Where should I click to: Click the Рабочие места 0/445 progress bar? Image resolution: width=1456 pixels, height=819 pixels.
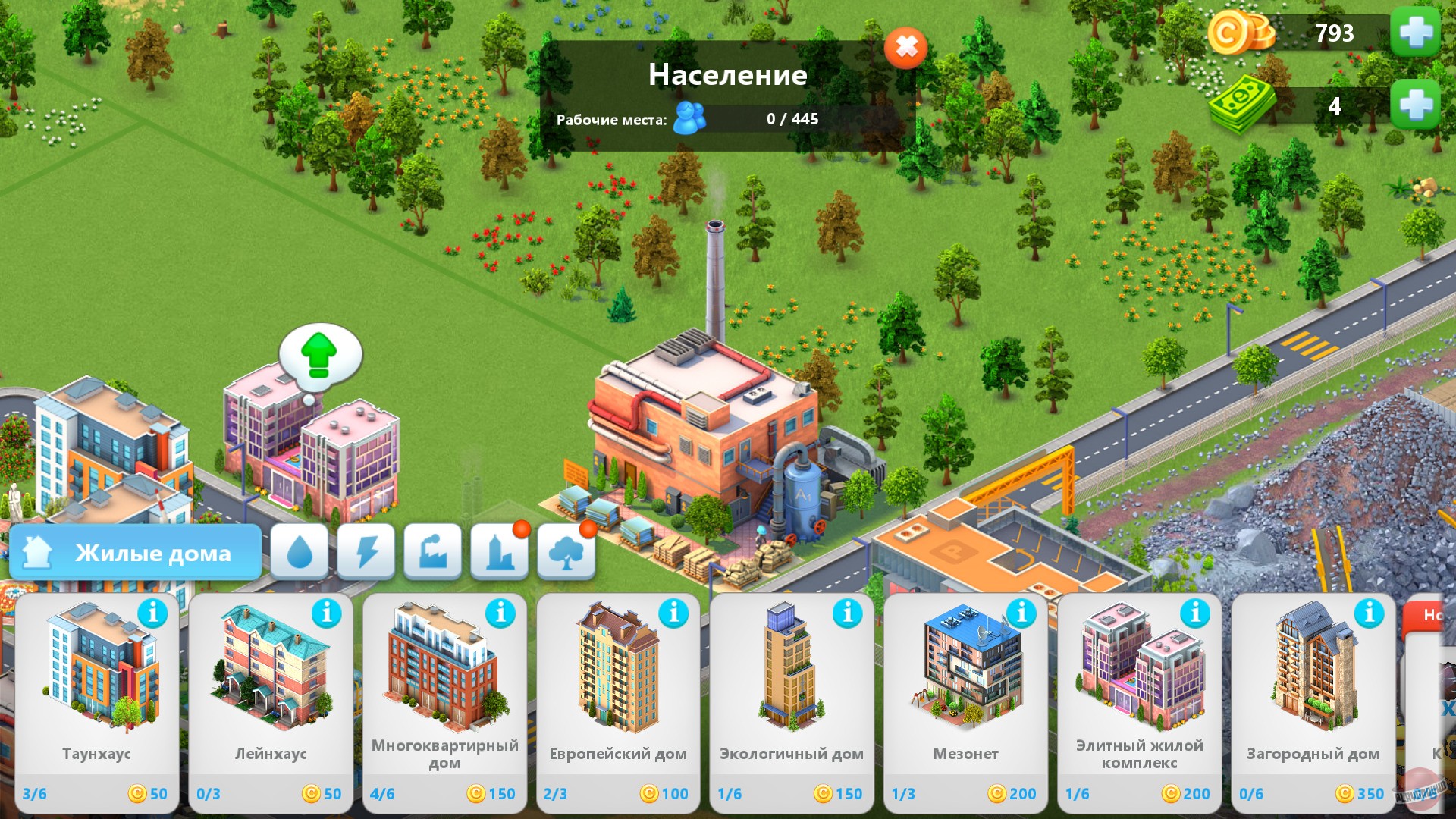point(790,119)
